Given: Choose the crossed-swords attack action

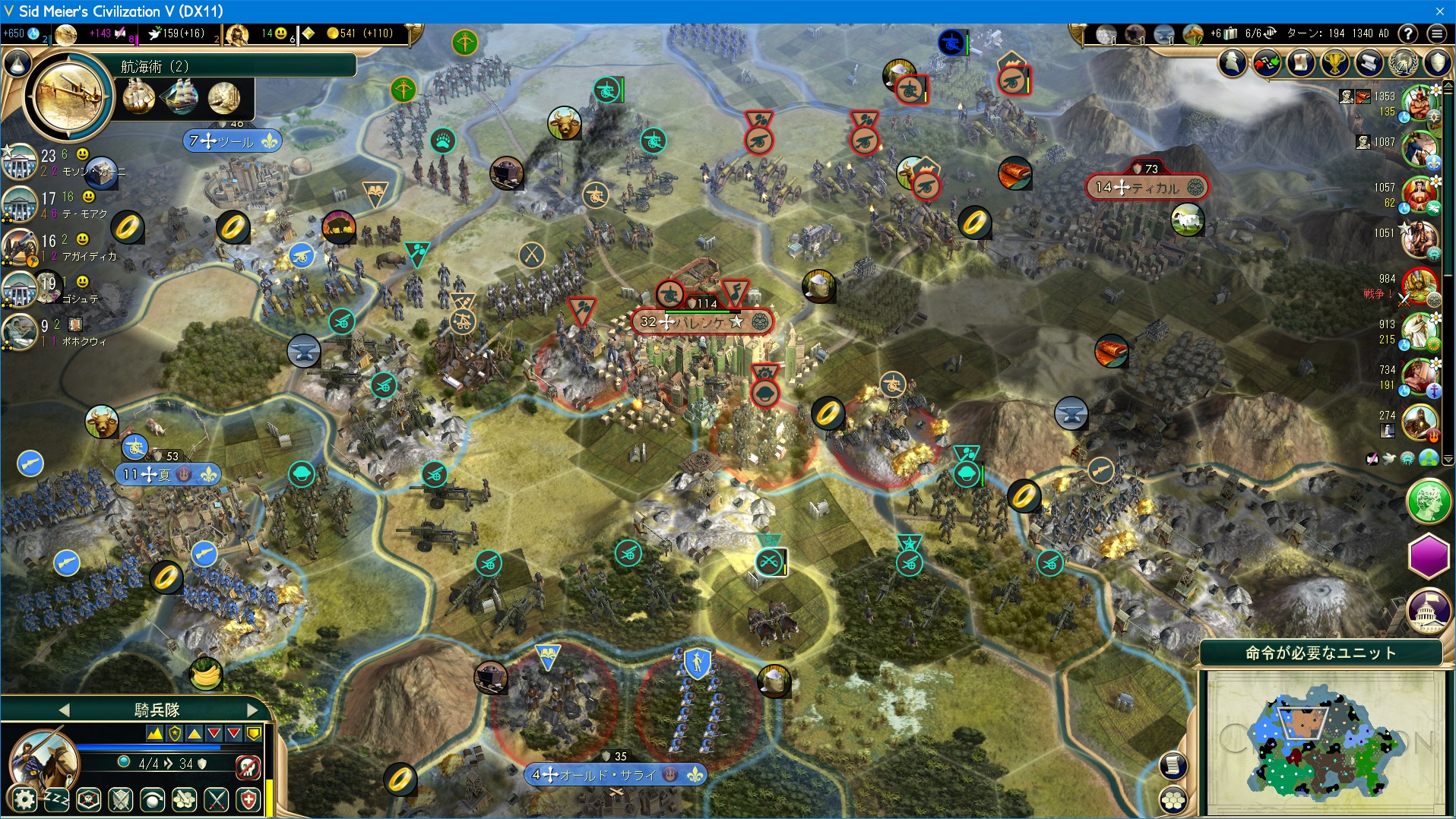Looking at the screenshot, I should [217, 799].
